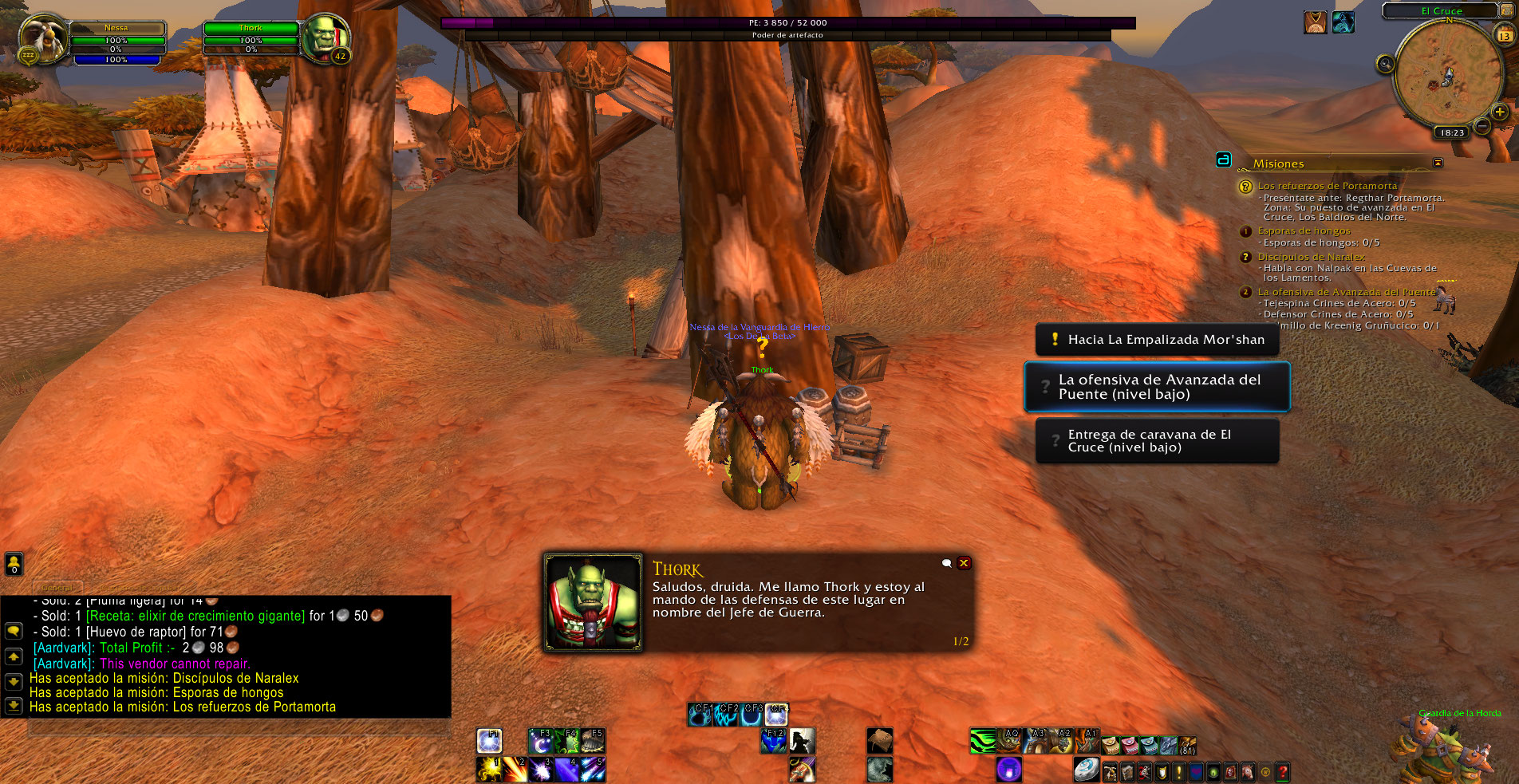Open the red question mark help button
The width and height of the screenshot is (1519, 784).
point(1282,771)
